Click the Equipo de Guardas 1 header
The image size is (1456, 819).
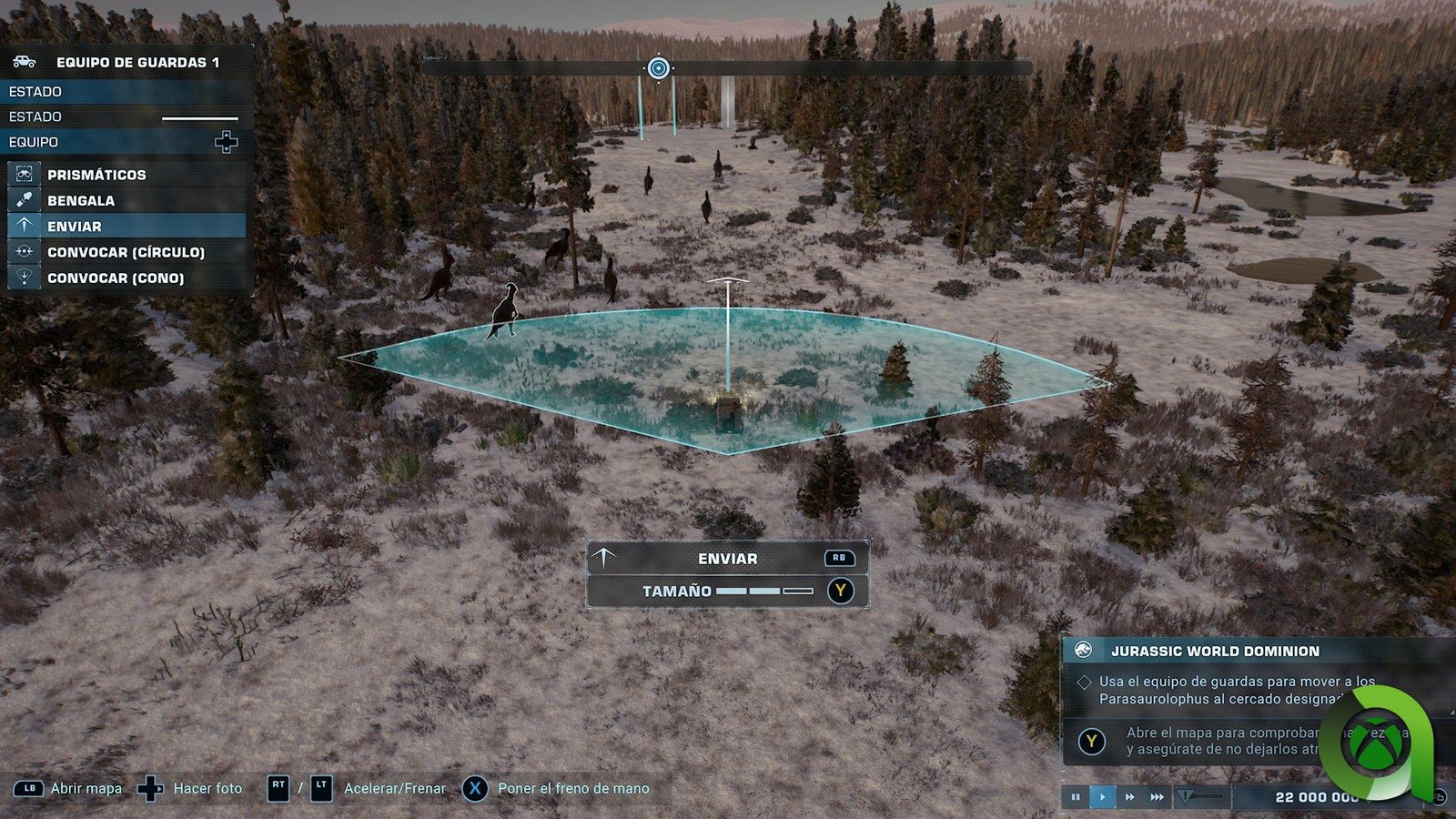pos(137,62)
